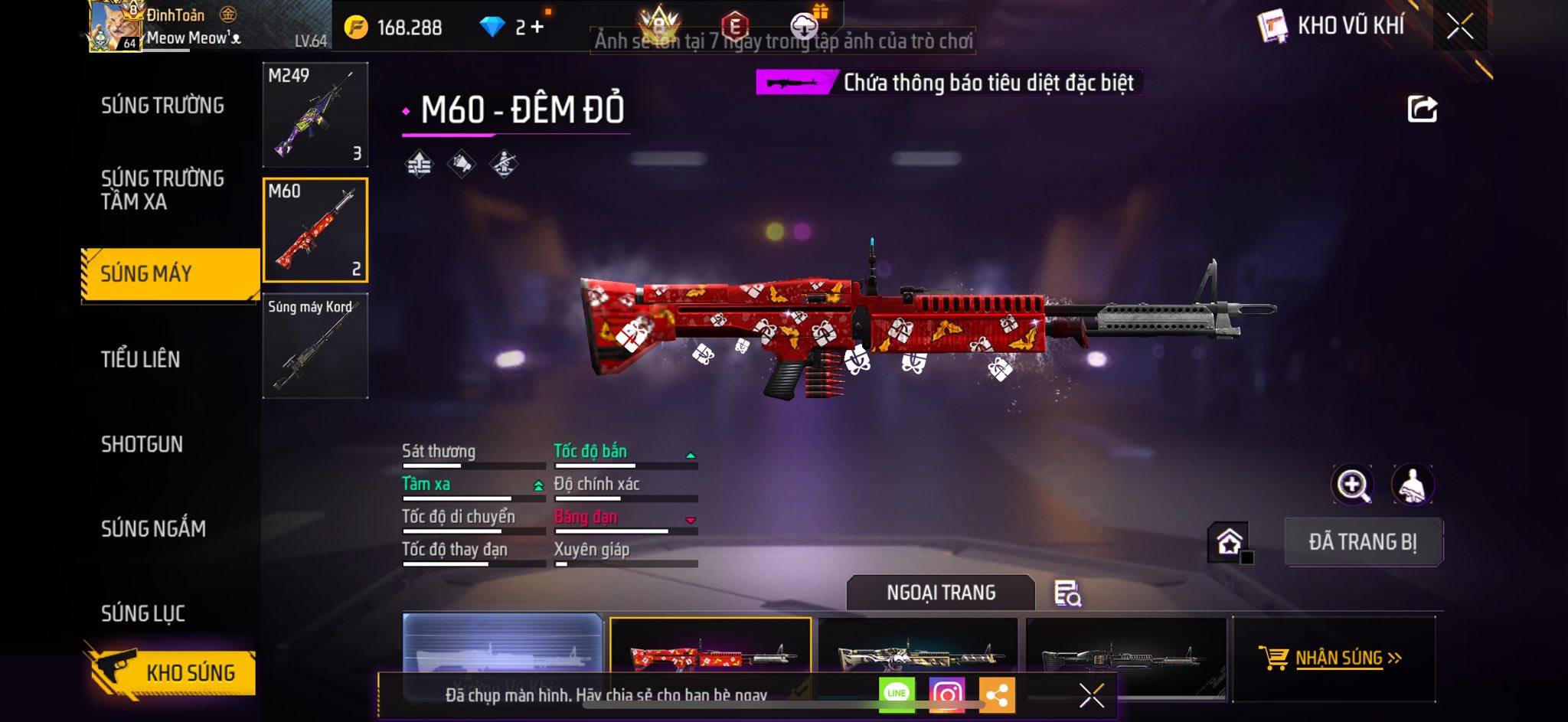Click the share arrow icon
This screenshot has height=722, width=1568.
pyautogui.click(x=1422, y=109)
